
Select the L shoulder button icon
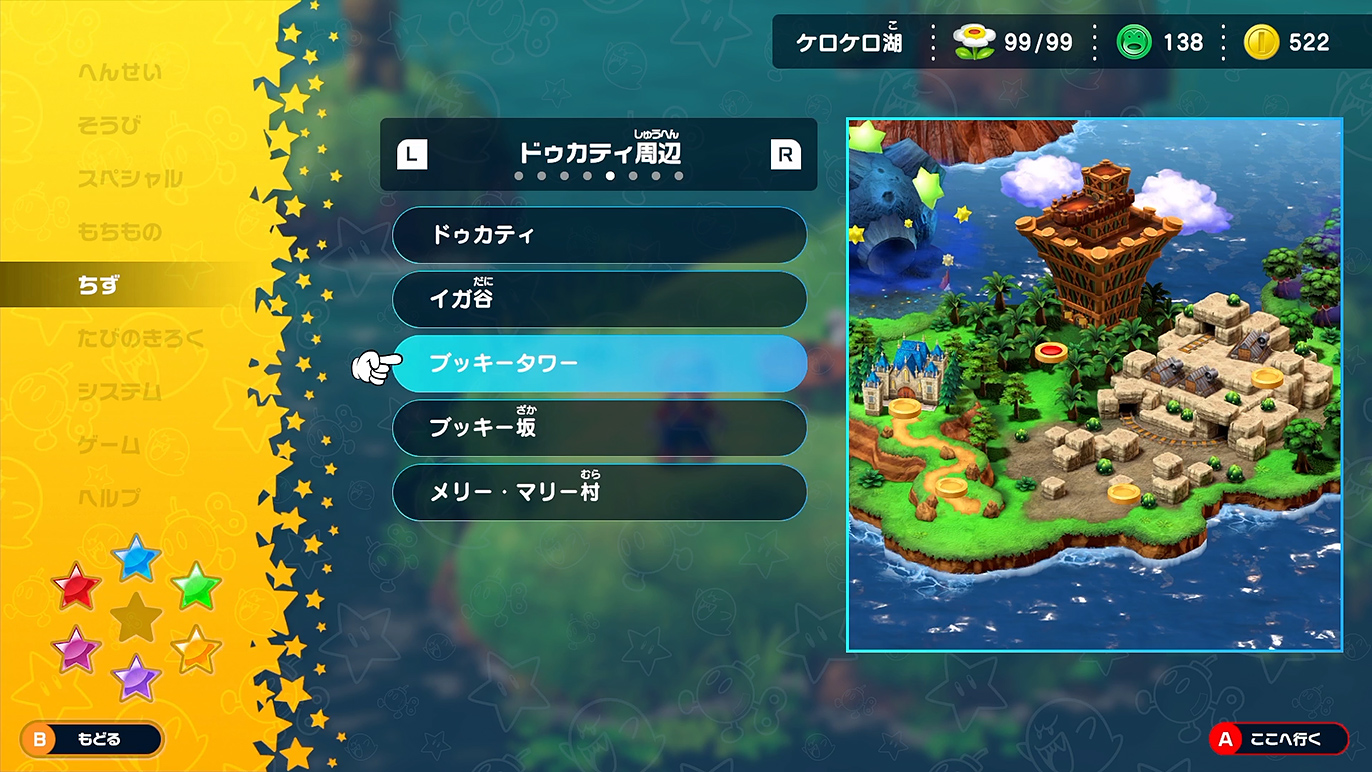click(x=411, y=154)
